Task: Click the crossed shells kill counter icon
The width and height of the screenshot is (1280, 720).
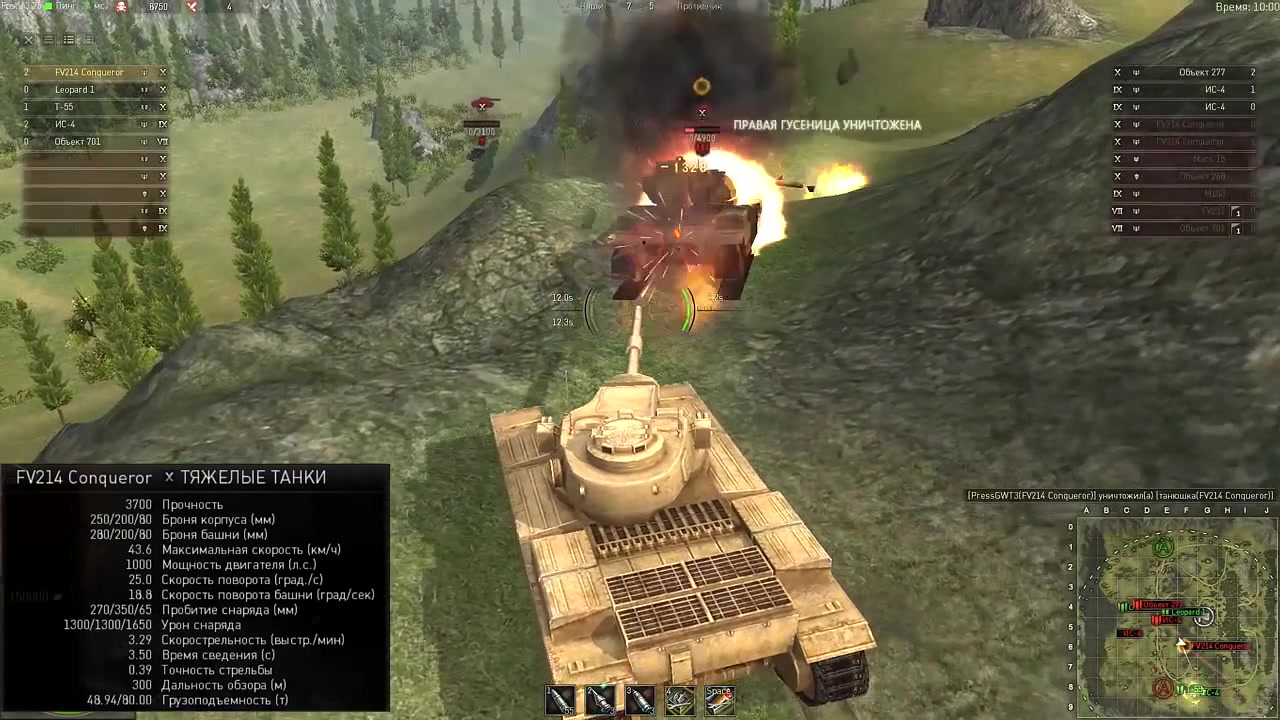Action: (x=193, y=7)
